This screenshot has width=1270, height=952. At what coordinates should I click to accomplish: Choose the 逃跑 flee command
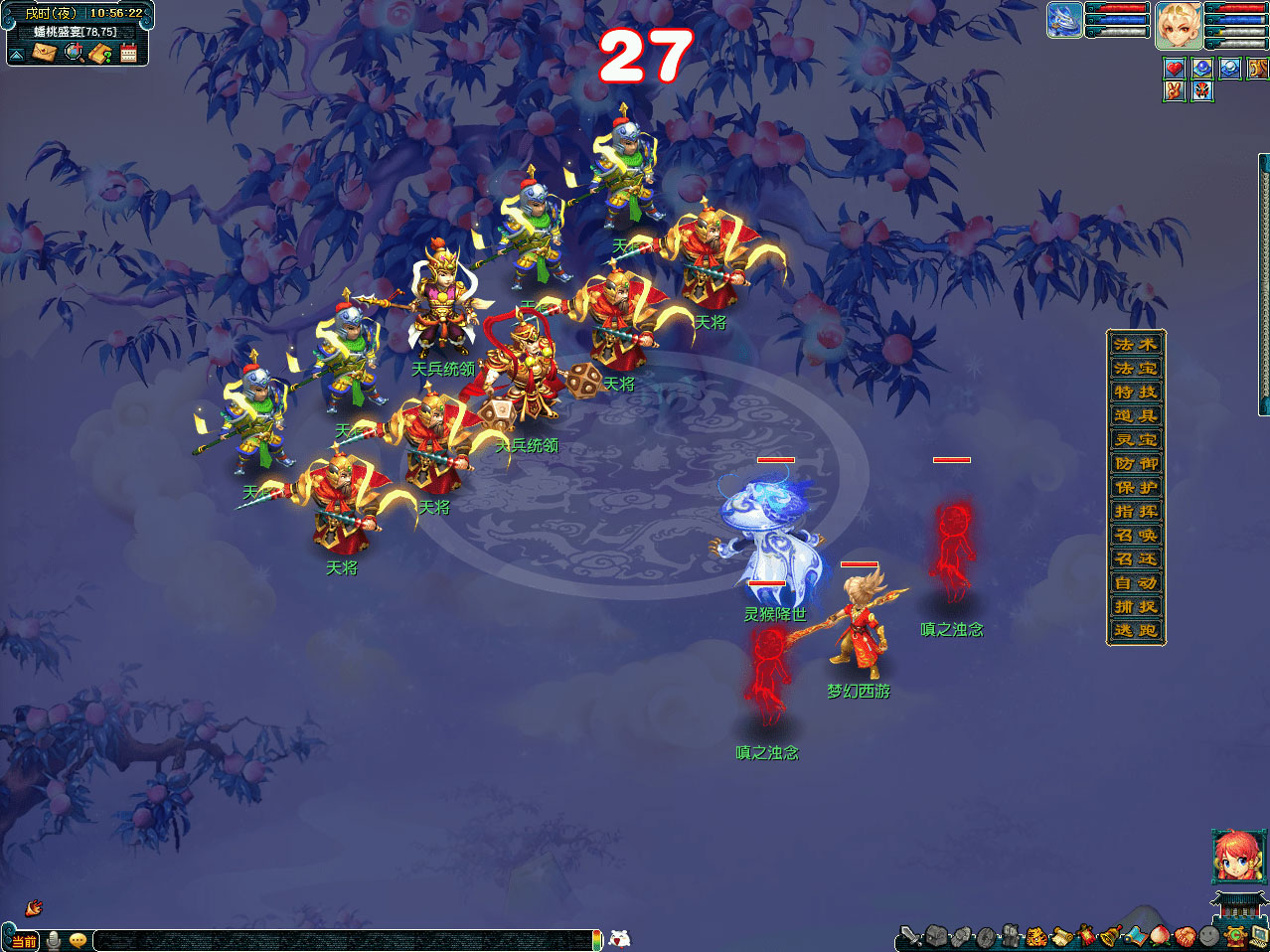[1136, 630]
